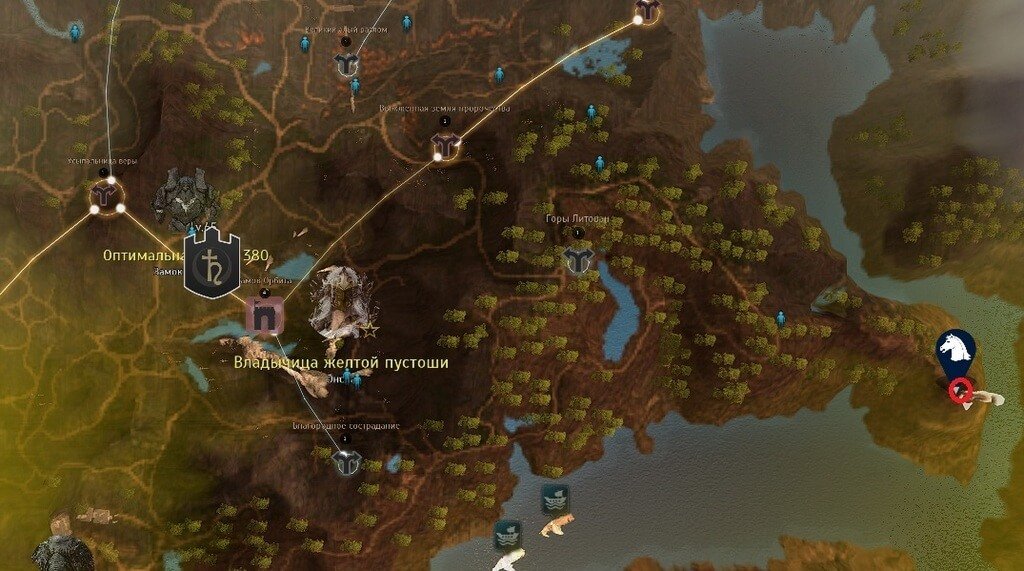Click the Благодушное сострадание node icon
1024x571 pixels.
tap(346, 462)
